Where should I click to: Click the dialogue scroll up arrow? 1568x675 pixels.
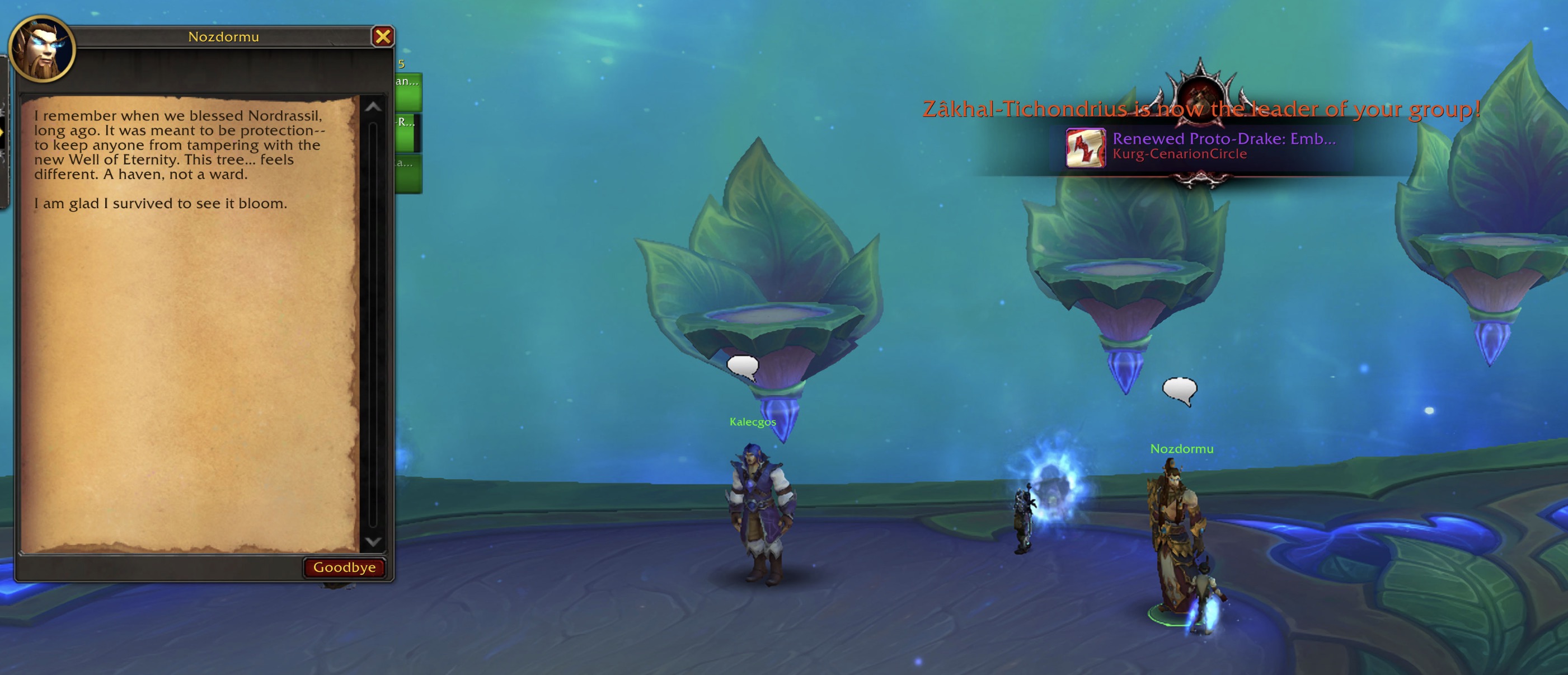point(373,107)
